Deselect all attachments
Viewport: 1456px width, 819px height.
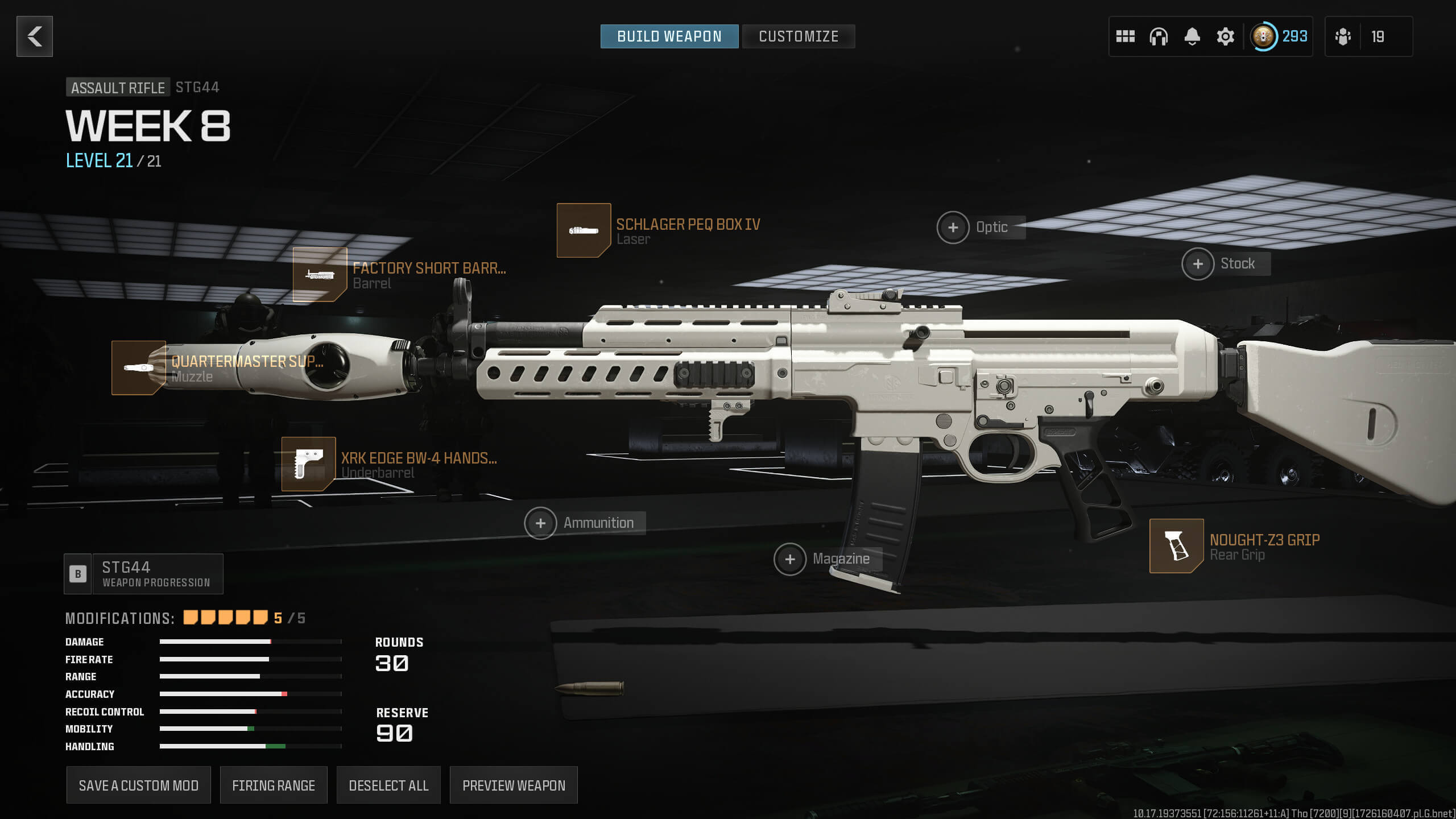pyautogui.click(x=388, y=785)
